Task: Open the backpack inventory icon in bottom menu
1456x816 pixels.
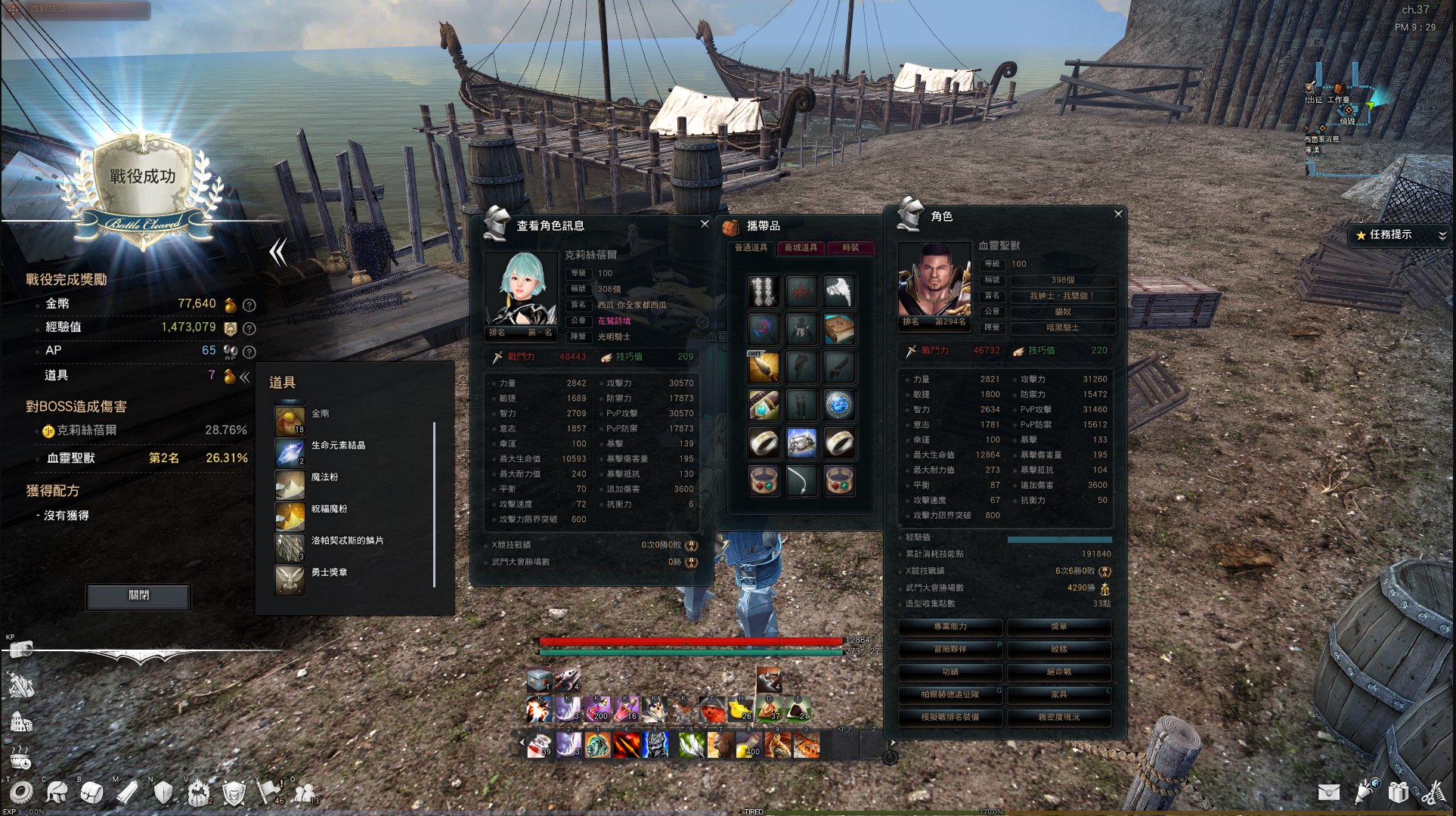Action: 92,792
